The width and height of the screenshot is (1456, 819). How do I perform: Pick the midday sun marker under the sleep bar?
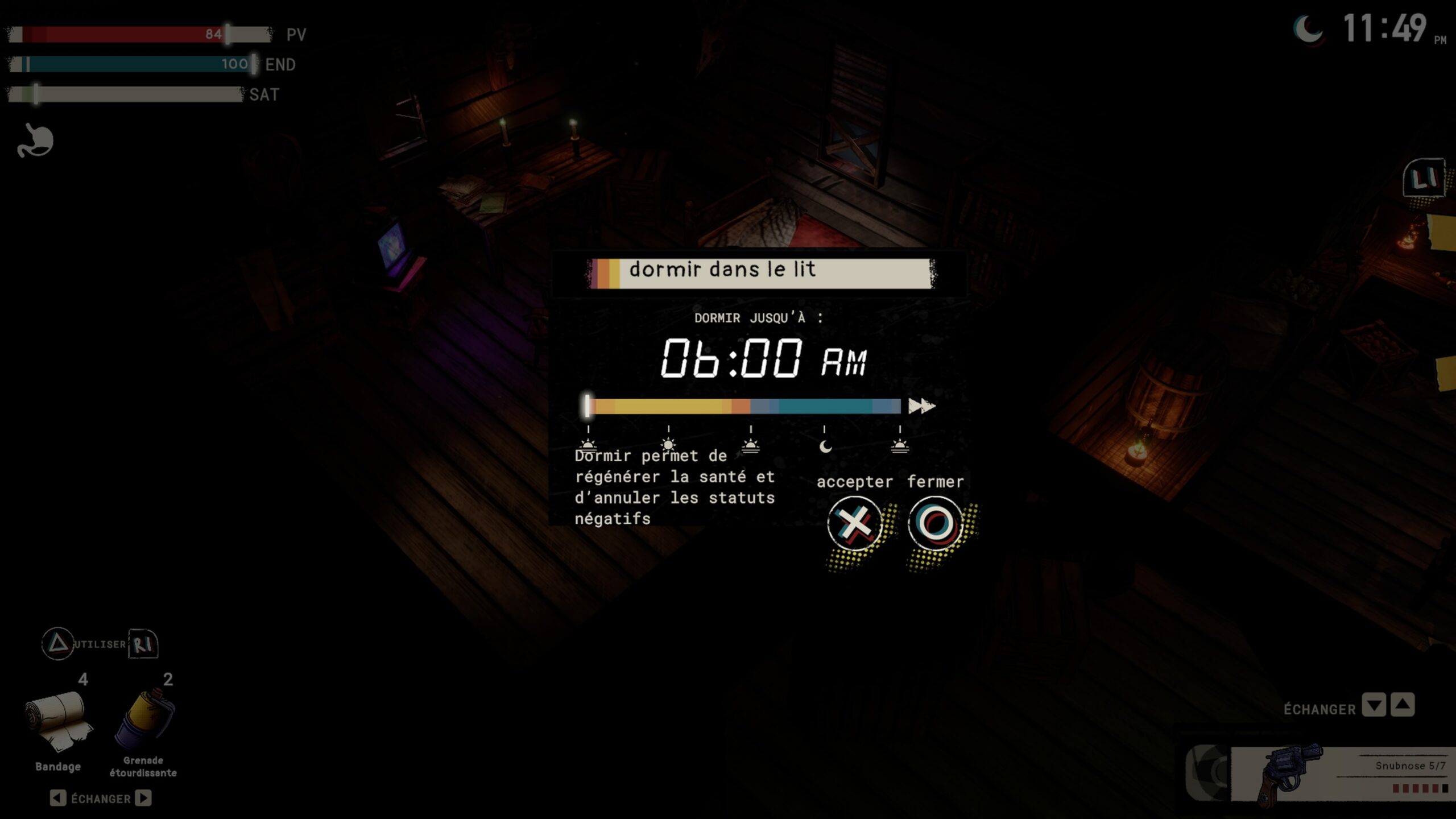(669, 444)
